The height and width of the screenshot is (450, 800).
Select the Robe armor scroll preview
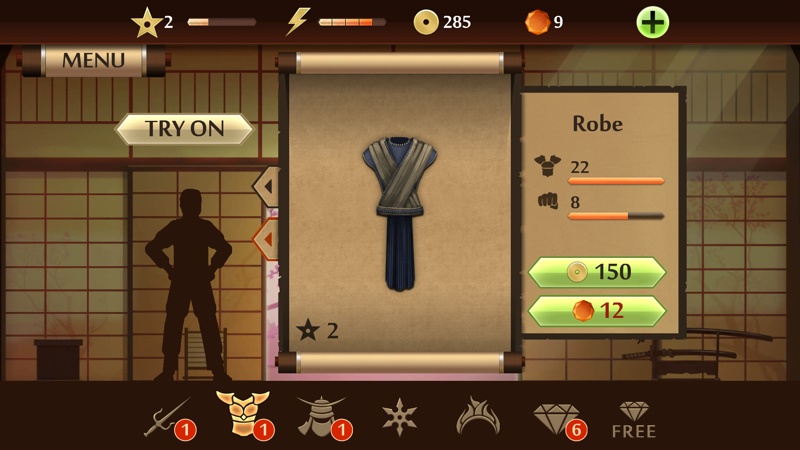pos(400,212)
